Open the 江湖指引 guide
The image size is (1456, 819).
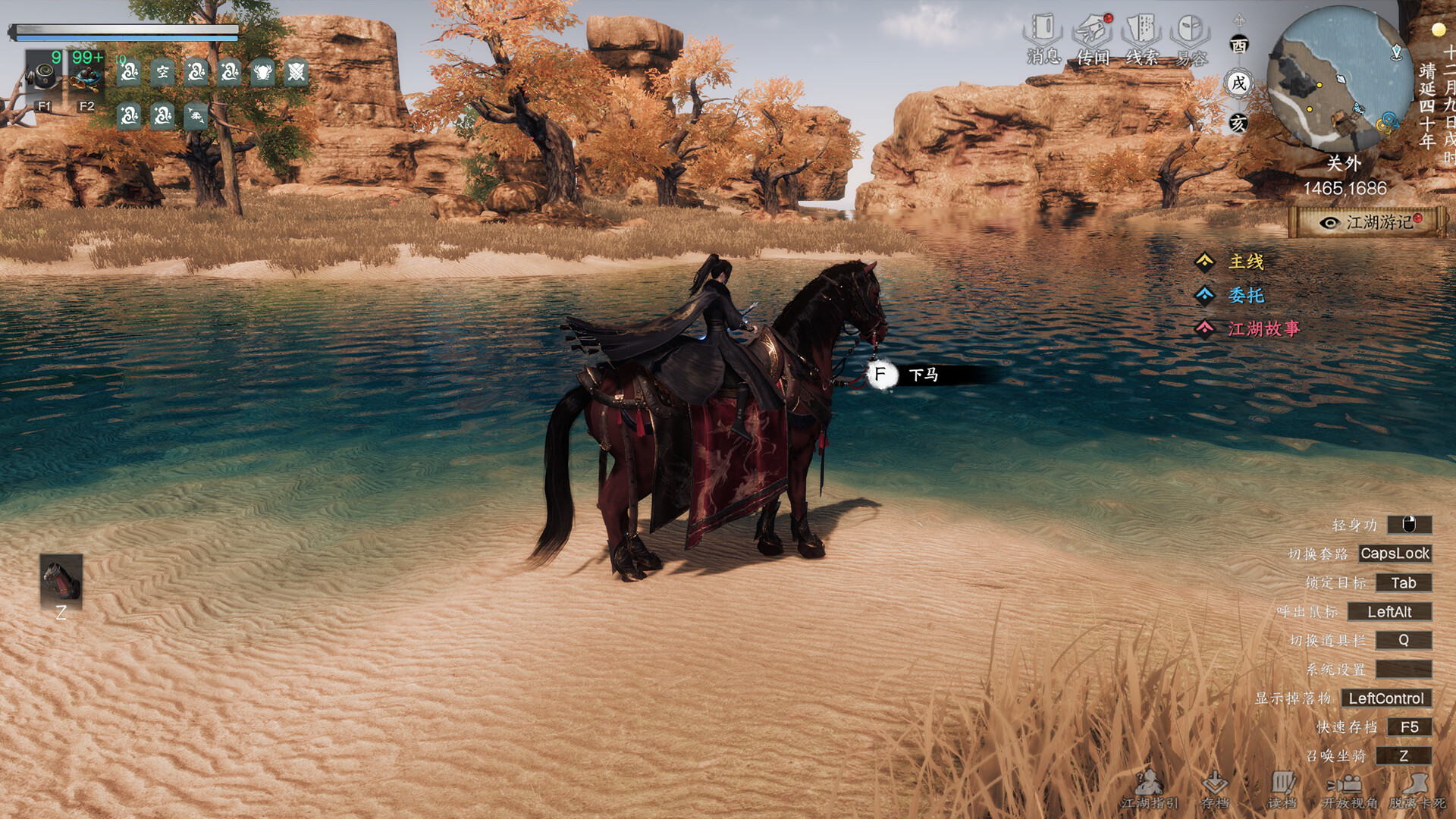[x=1150, y=789]
